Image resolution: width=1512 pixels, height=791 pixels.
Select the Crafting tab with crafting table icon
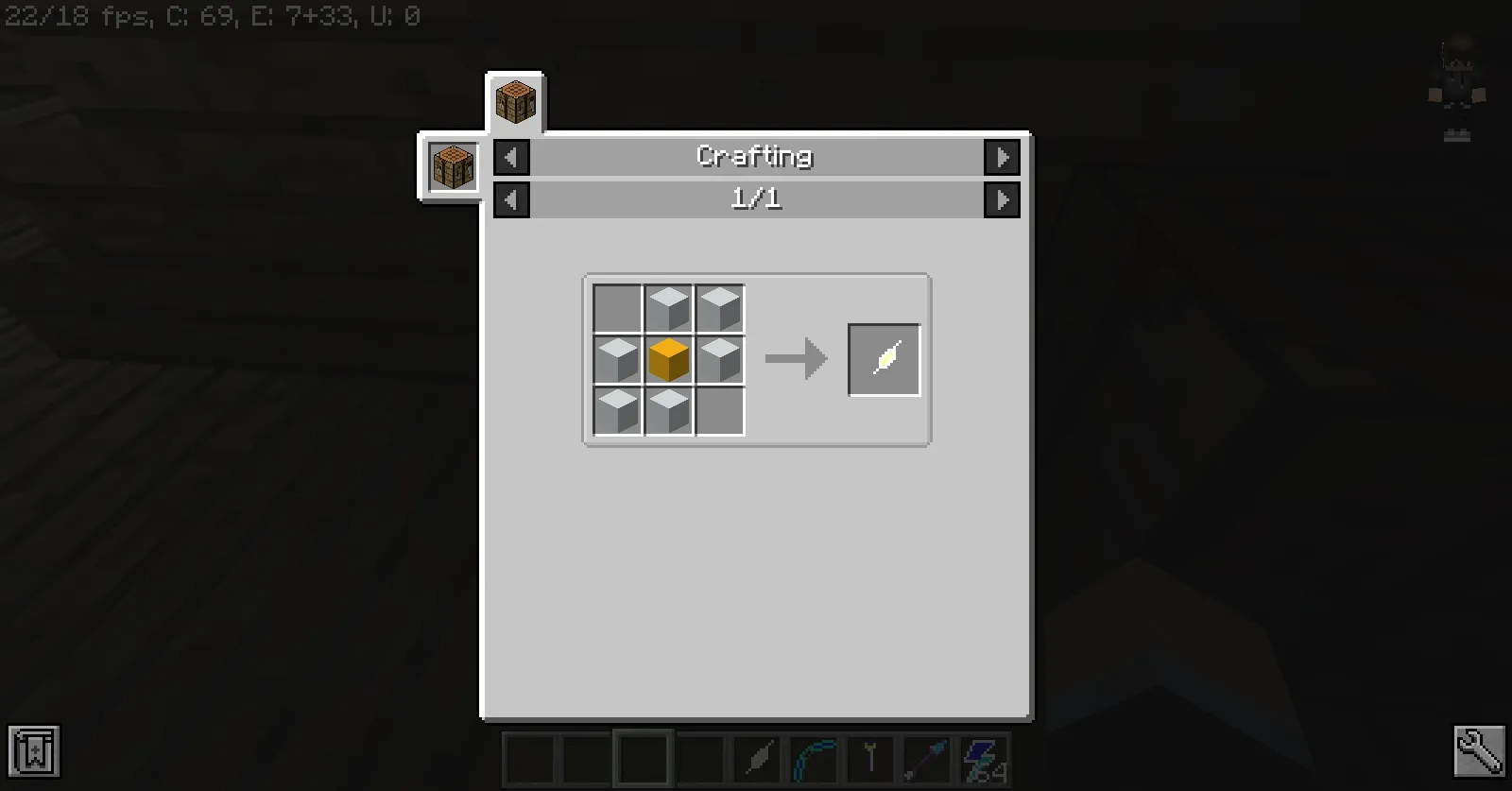tap(516, 102)
